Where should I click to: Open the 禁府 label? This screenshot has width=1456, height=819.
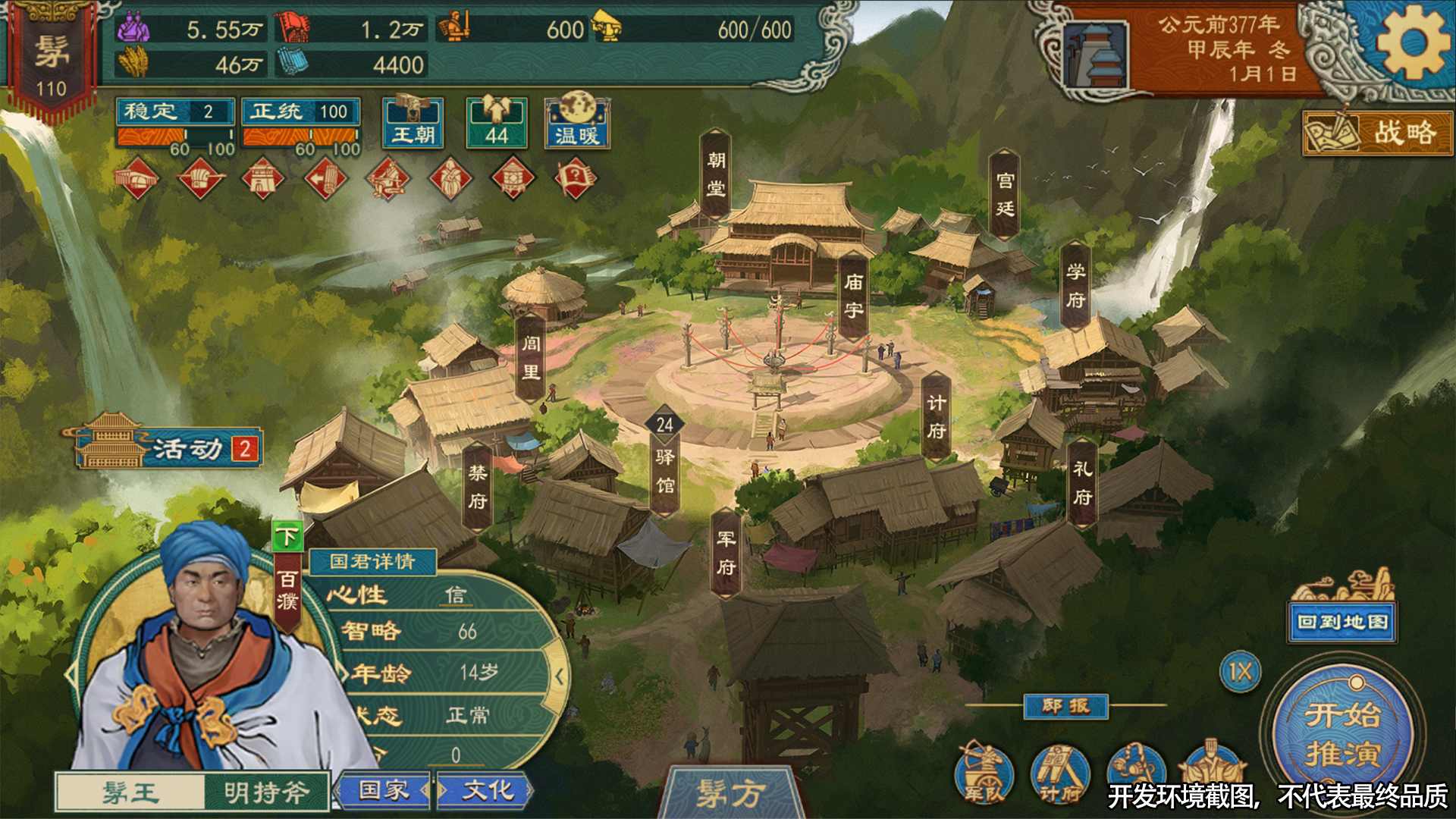click(x=477, y=487)
